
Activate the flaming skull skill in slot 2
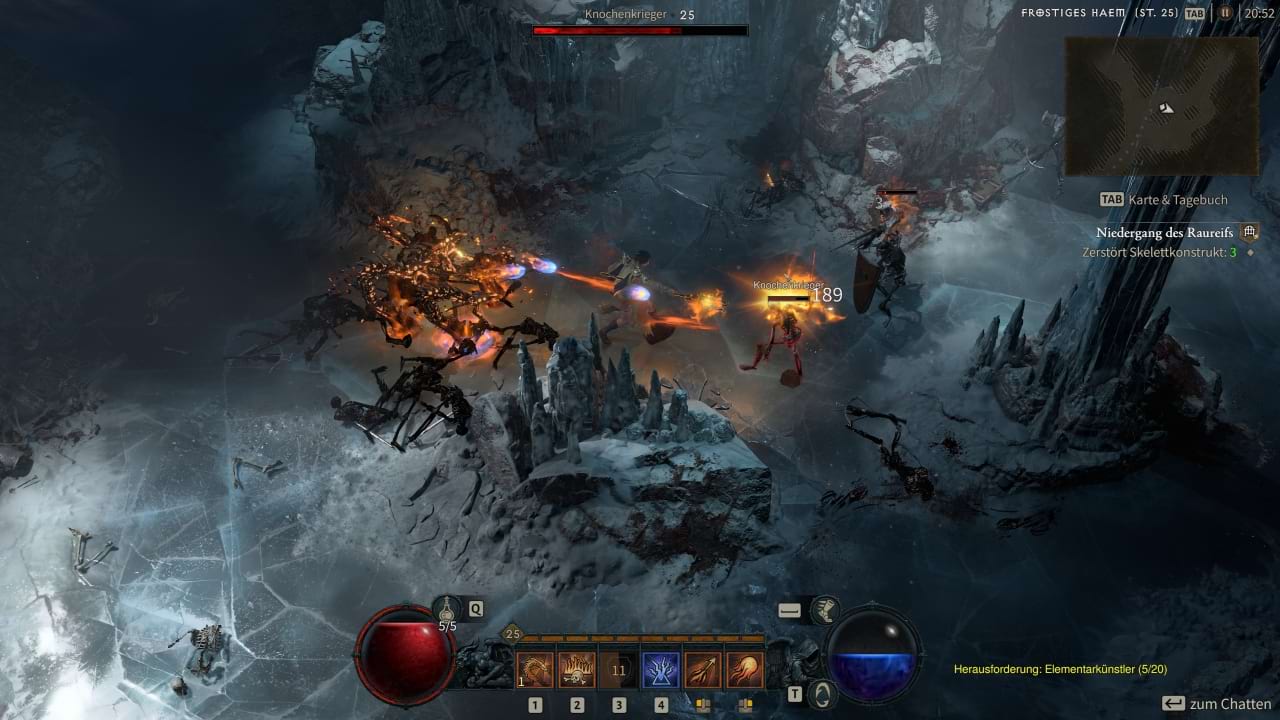coord(576,667)
